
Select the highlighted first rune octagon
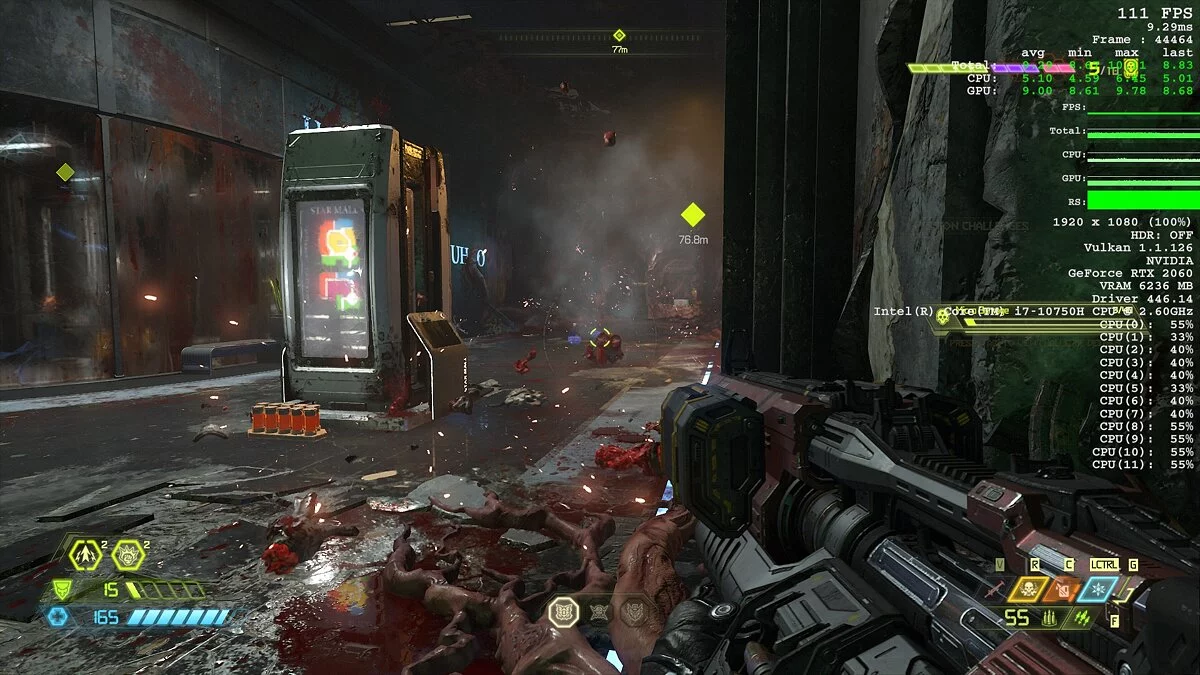point(564,611)
